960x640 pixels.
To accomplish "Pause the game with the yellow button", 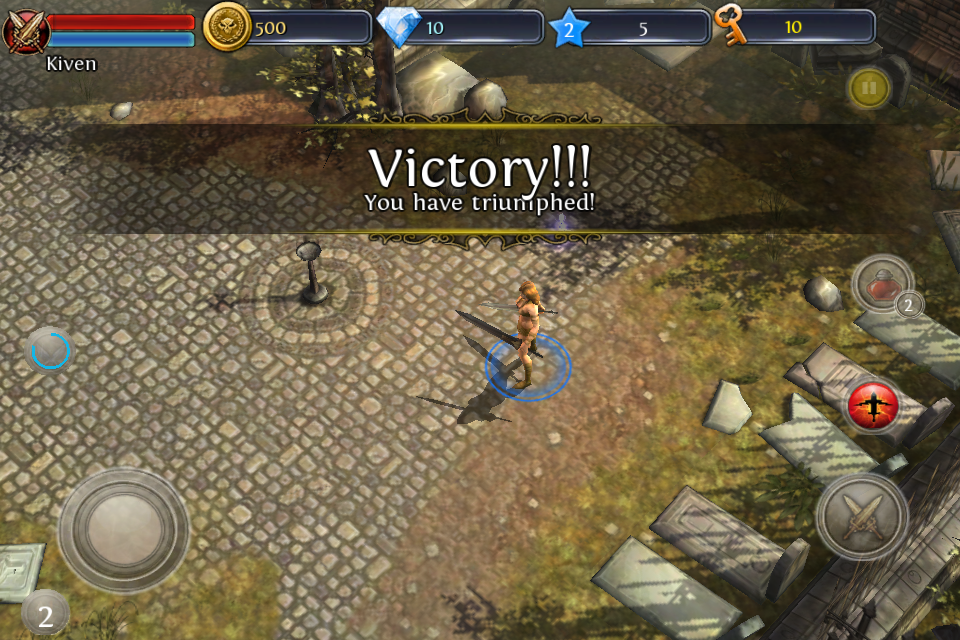I will coord(869,89).
